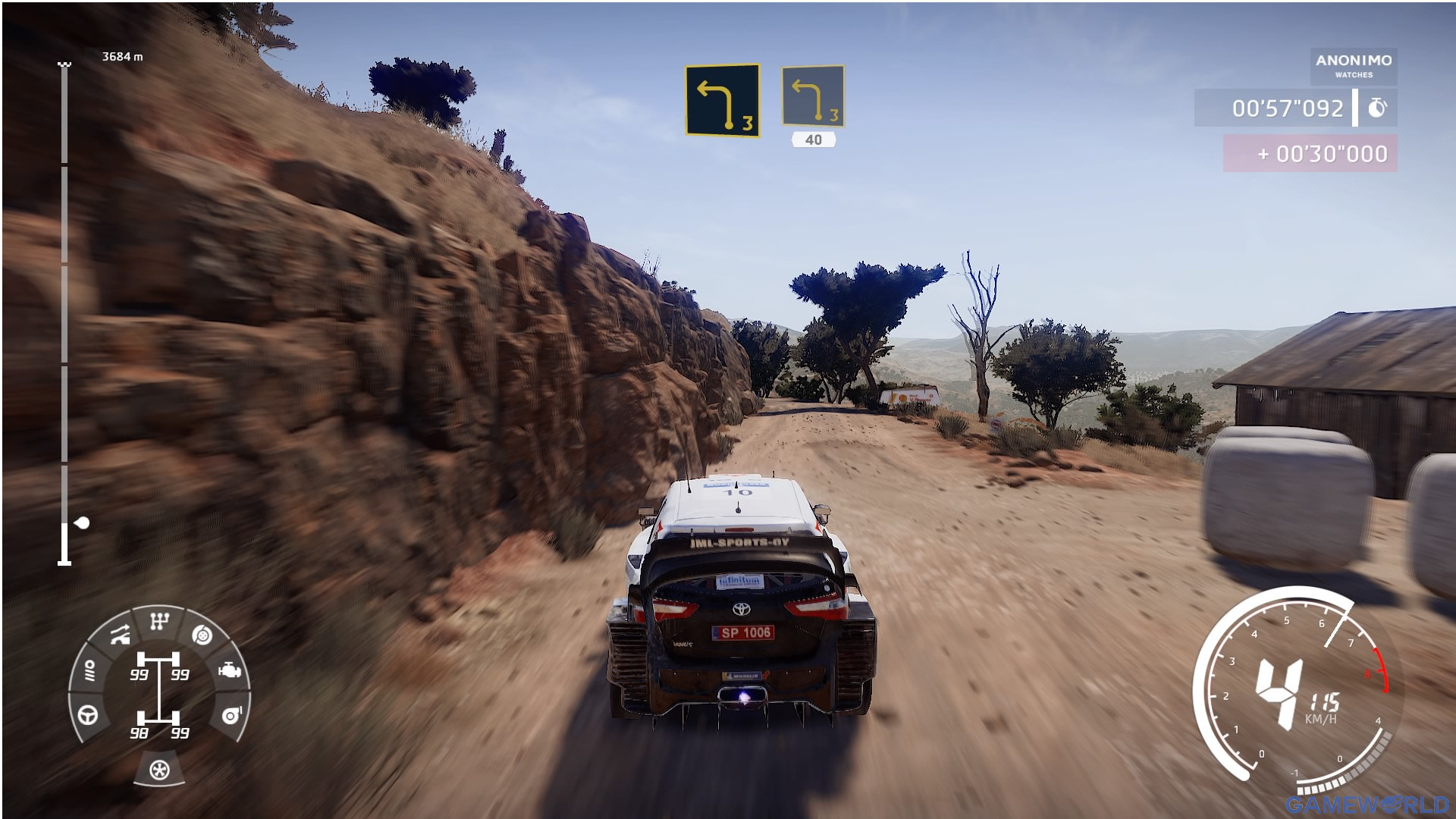Viewport: 1456px width, 819px height.
Task: Select the turbo status icon
Action: tap(230, 715)
